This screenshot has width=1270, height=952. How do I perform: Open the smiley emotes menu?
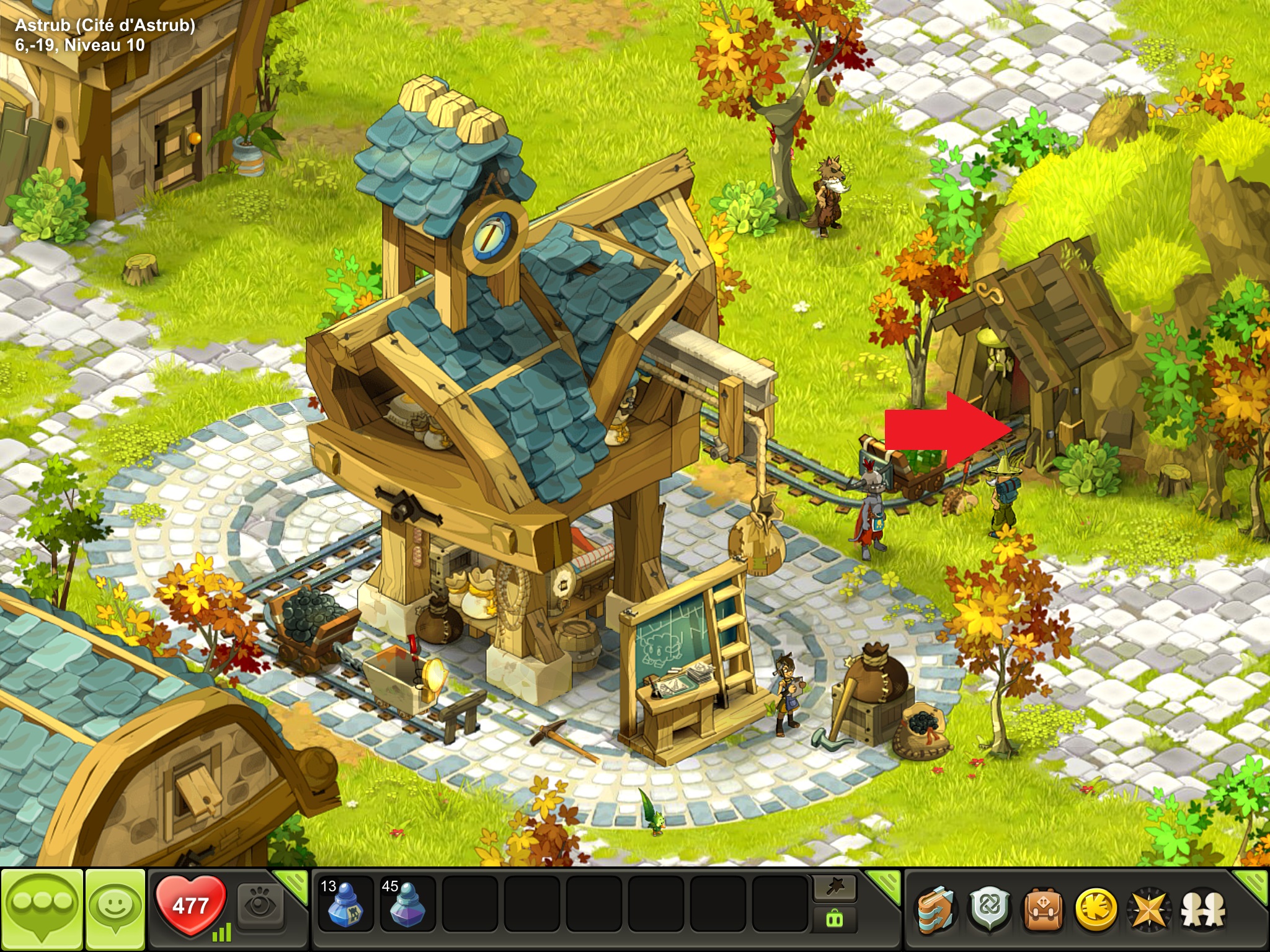pyautogui.click(x=115, y=909)
